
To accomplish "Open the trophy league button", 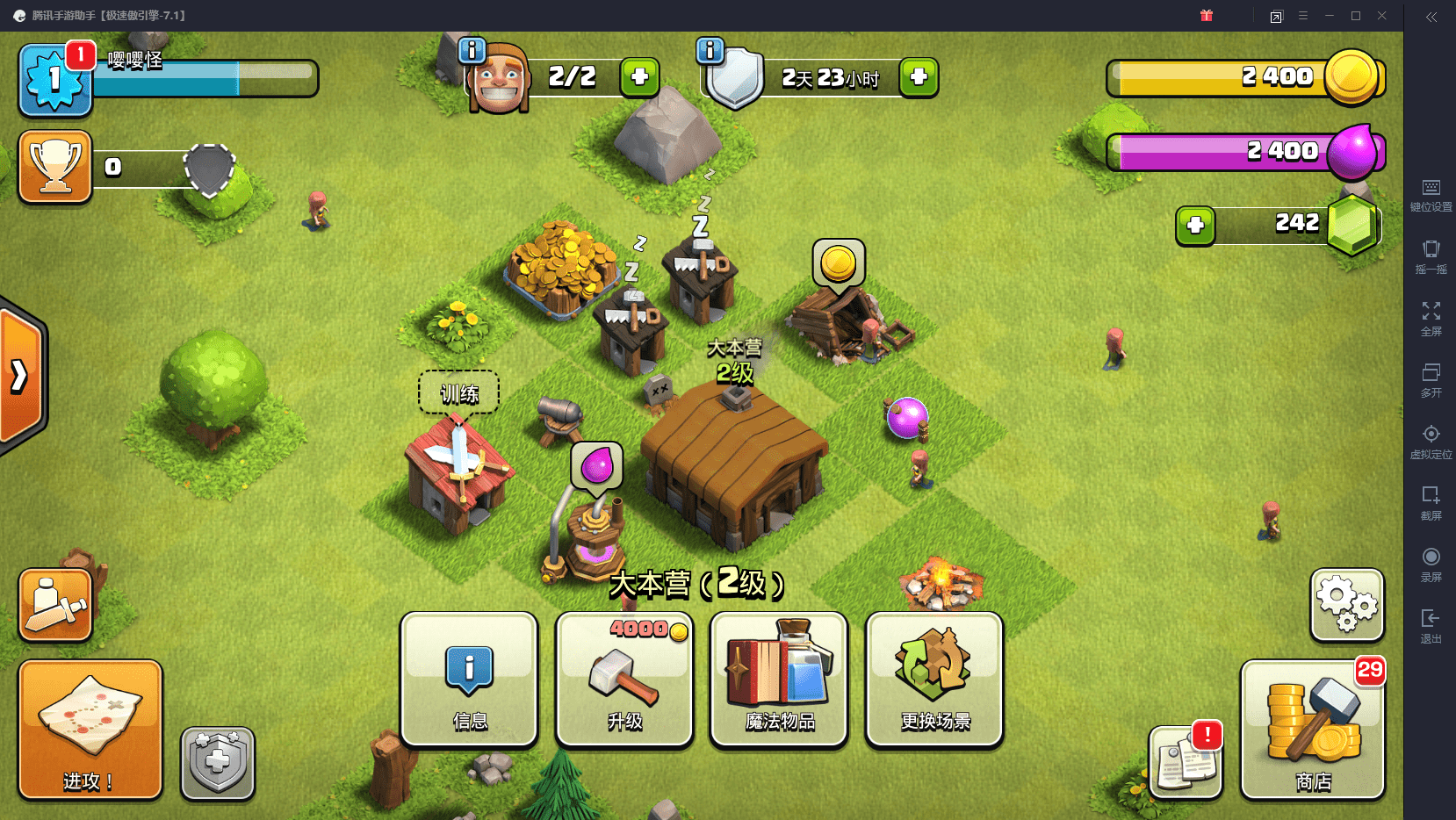I will [55, 167].
